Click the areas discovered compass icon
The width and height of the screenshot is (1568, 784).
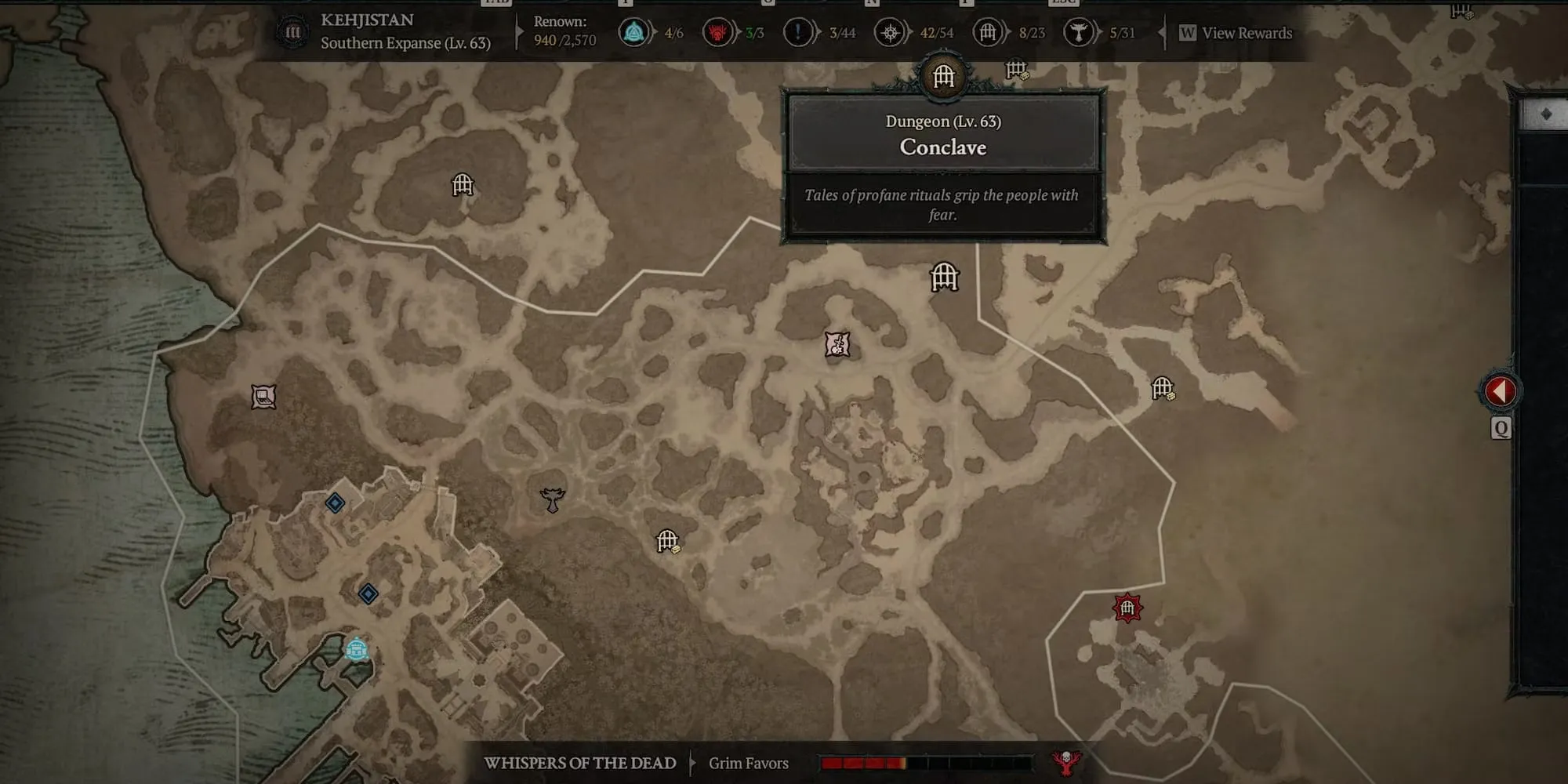coord(890,33)
